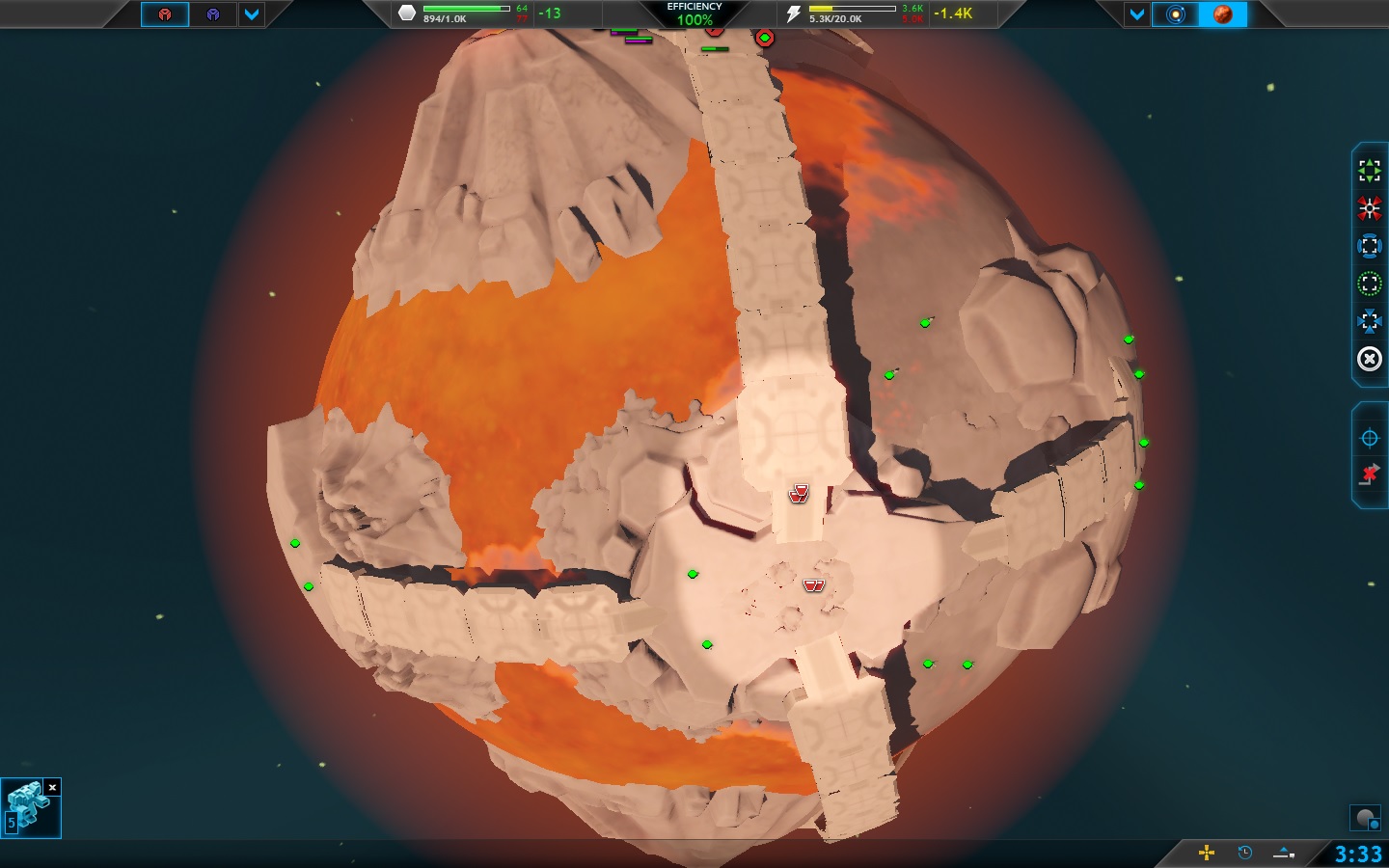The image size is (1389, 868).
Task: Open the chronocam clock control
Action: [1244, 853]
